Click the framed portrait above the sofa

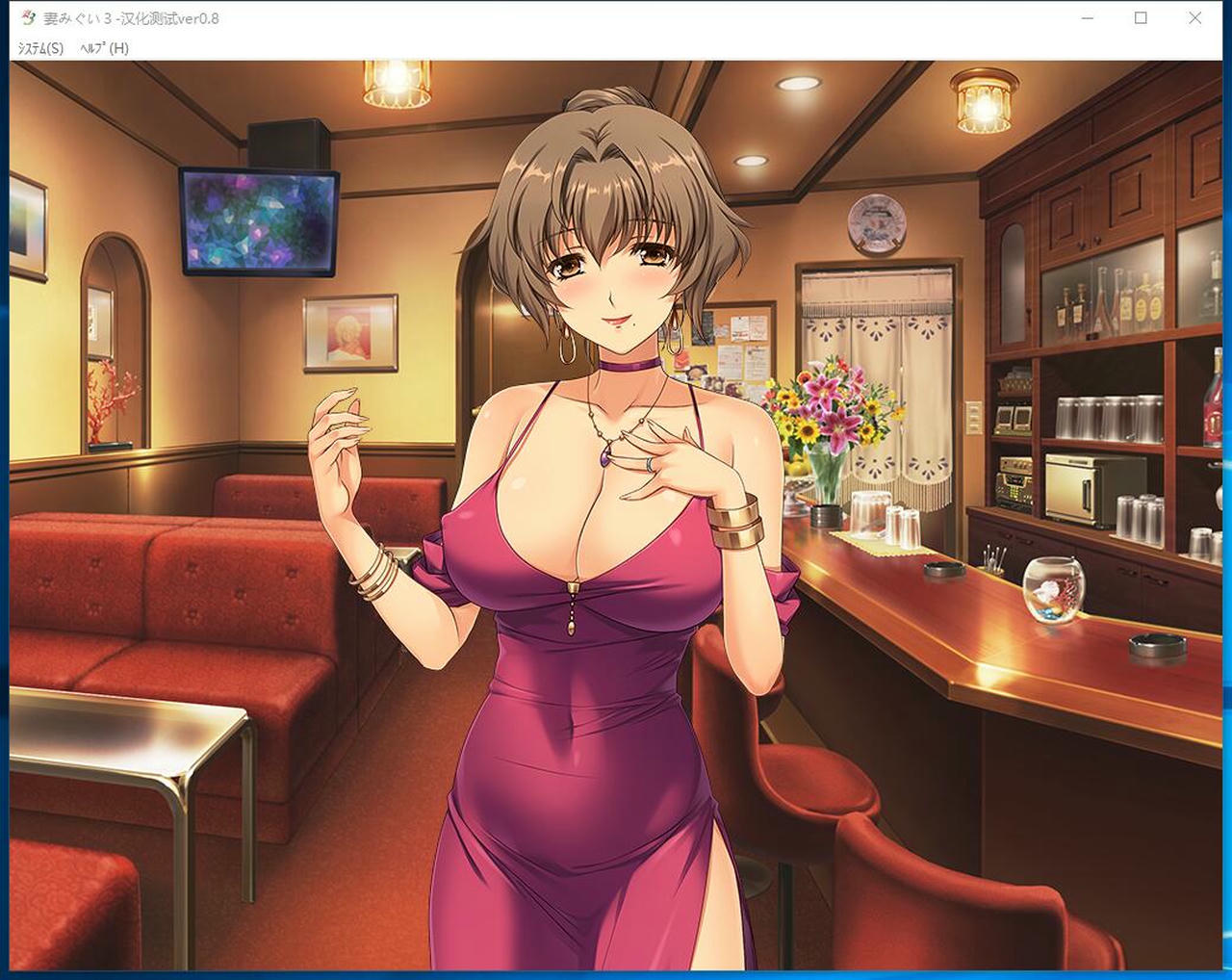(x=348, y=334)
